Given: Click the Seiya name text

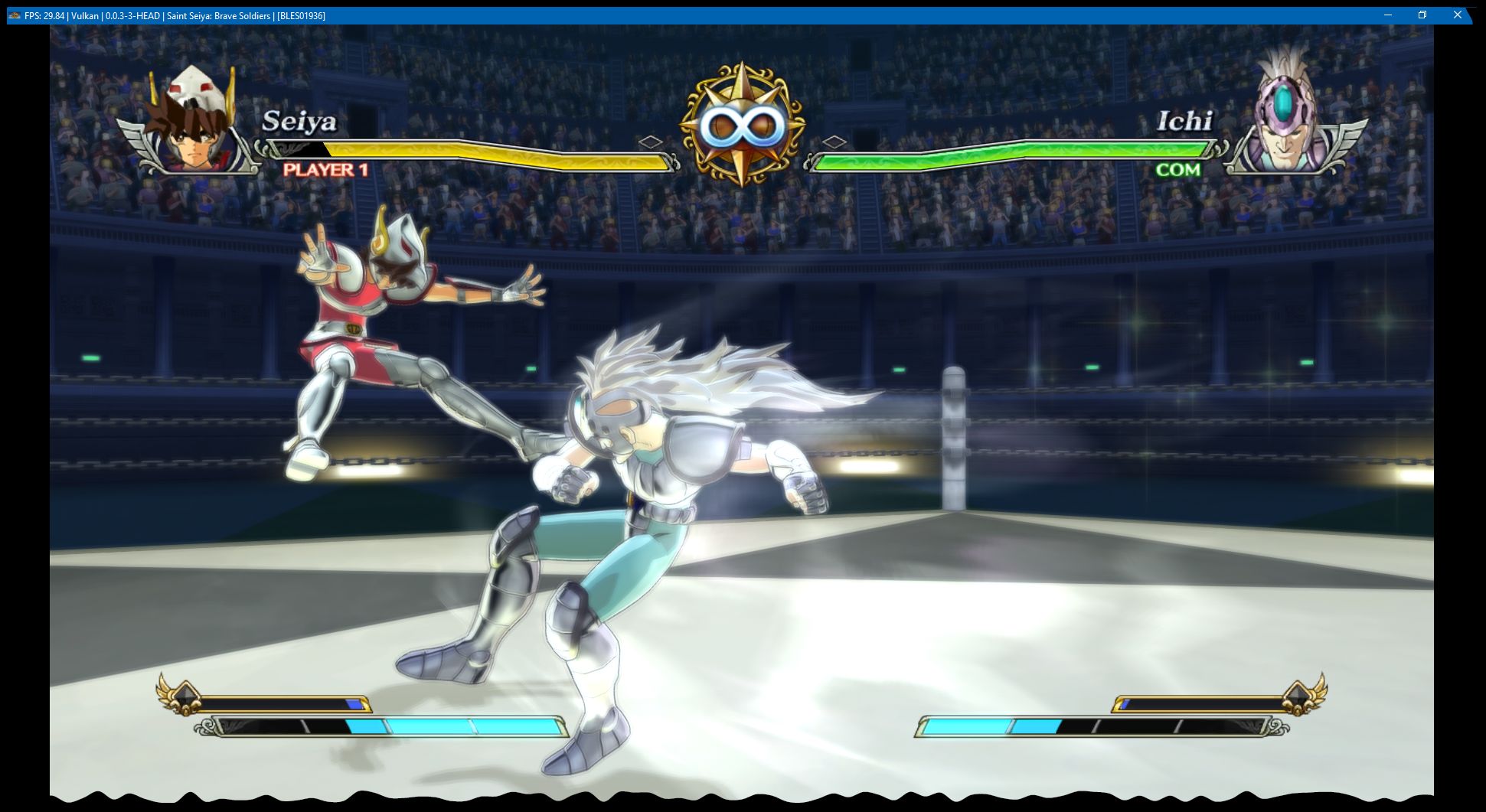Looking at the screenshot, I should tap(299, 122).
